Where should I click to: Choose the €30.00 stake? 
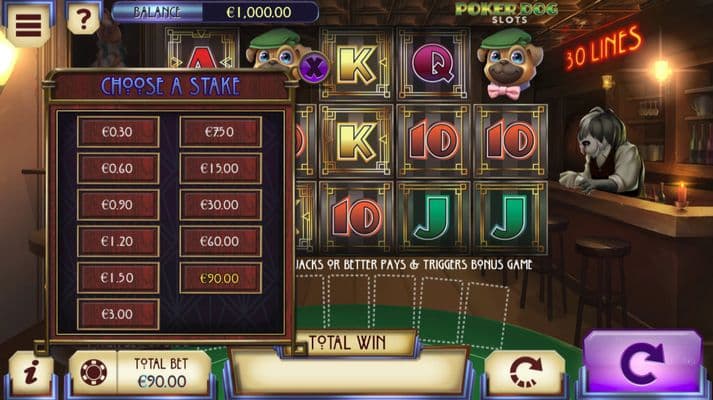click(220, 205)
